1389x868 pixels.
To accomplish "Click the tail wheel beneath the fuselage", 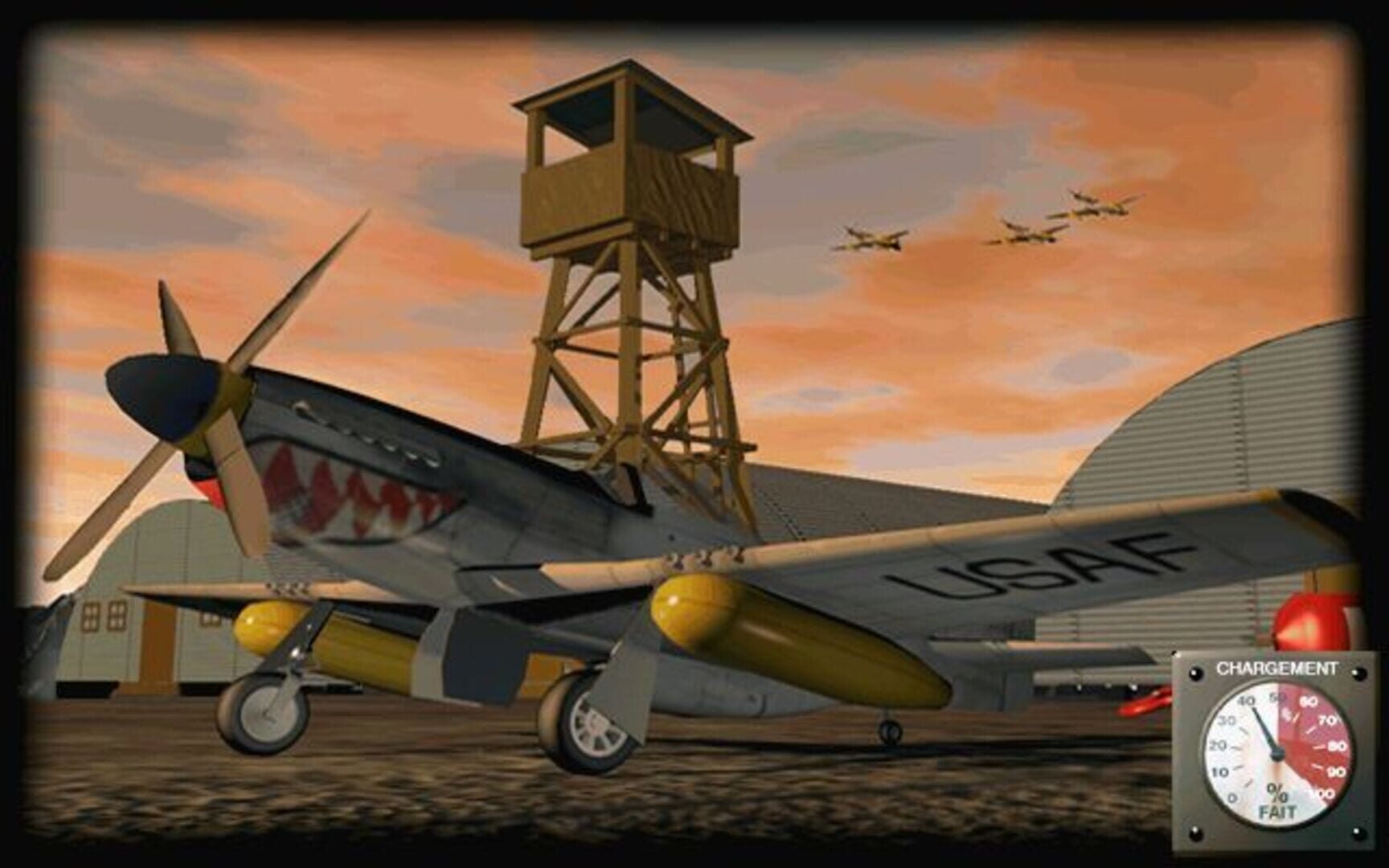I will point(887,730).
